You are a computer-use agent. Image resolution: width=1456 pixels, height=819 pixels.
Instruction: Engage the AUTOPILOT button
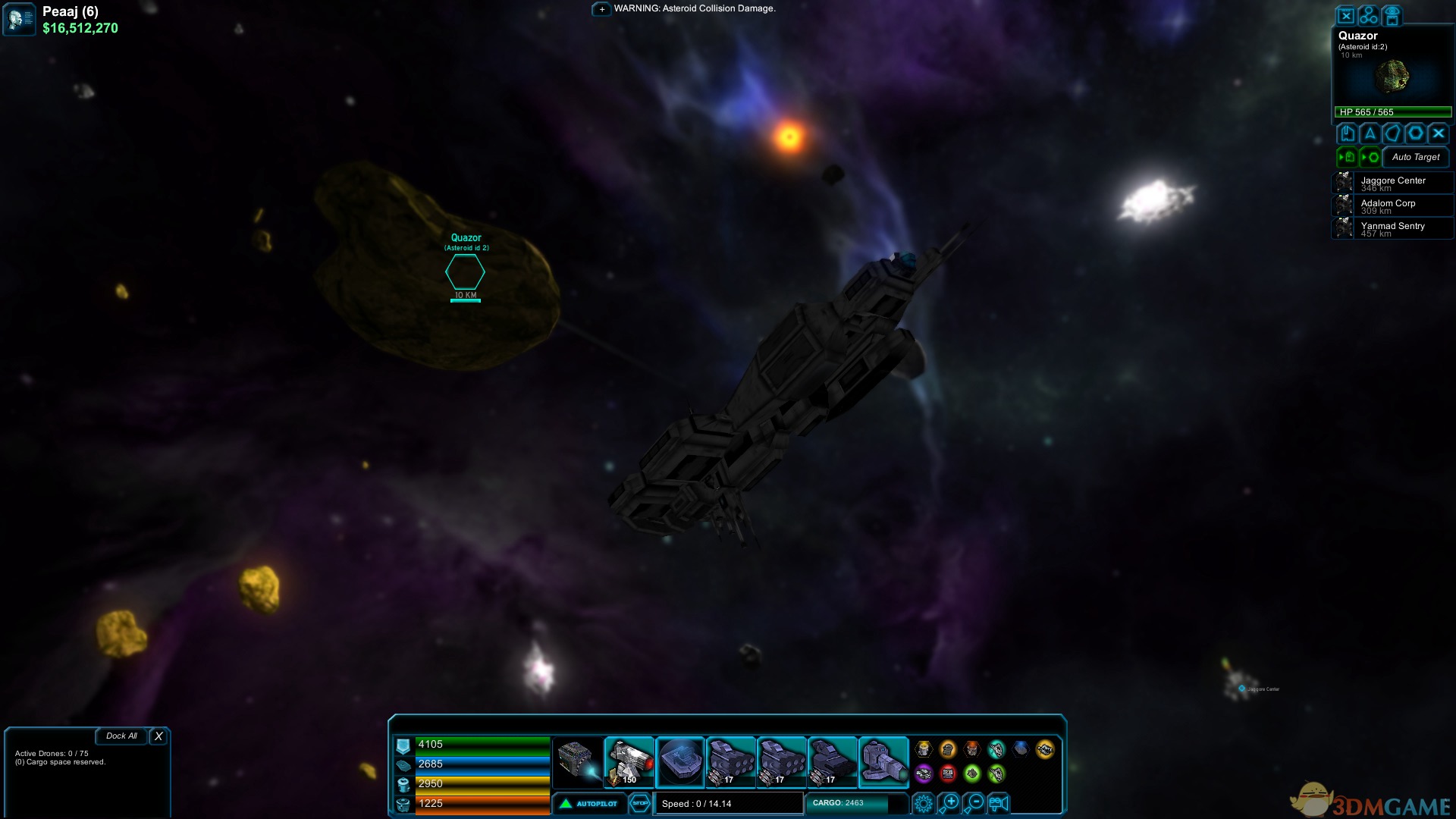point(590,804)
